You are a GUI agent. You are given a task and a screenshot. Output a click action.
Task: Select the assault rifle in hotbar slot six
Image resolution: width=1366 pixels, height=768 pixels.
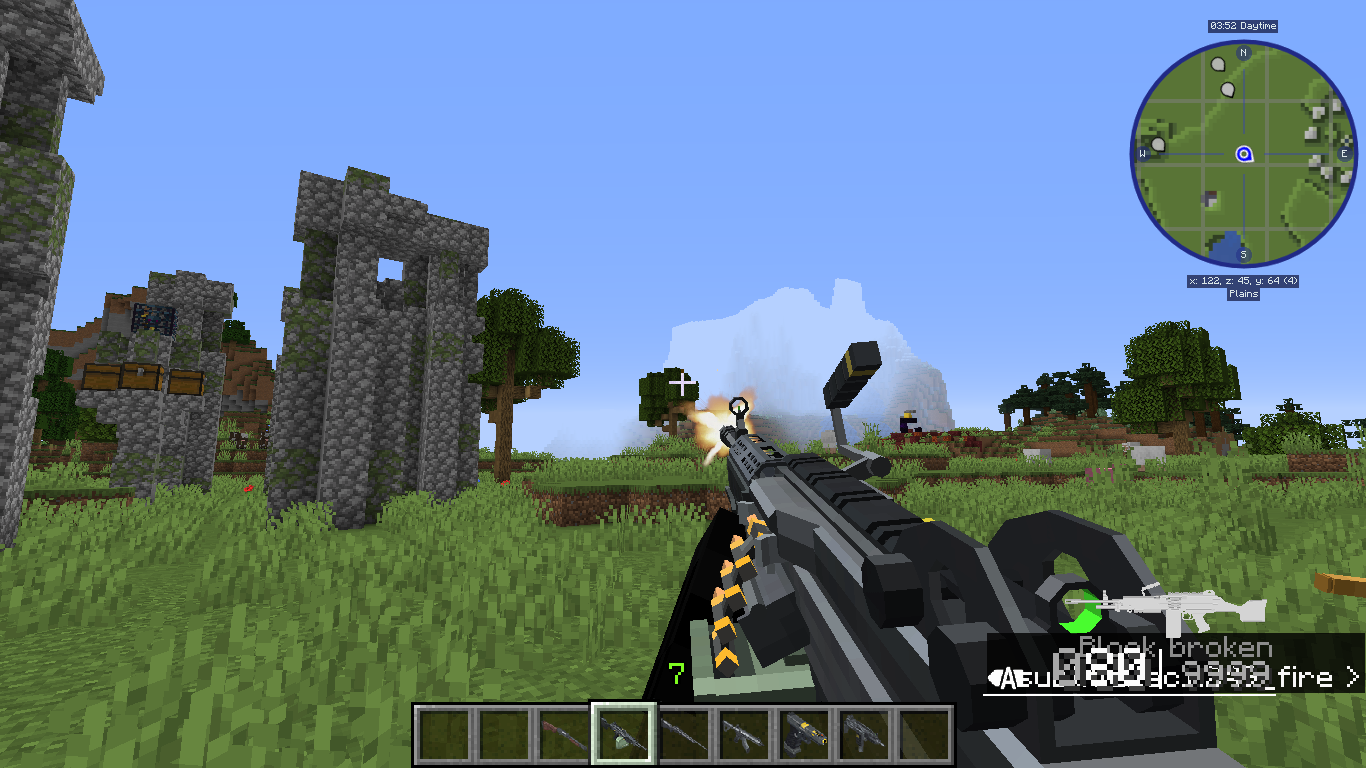[x=741, y=733]
